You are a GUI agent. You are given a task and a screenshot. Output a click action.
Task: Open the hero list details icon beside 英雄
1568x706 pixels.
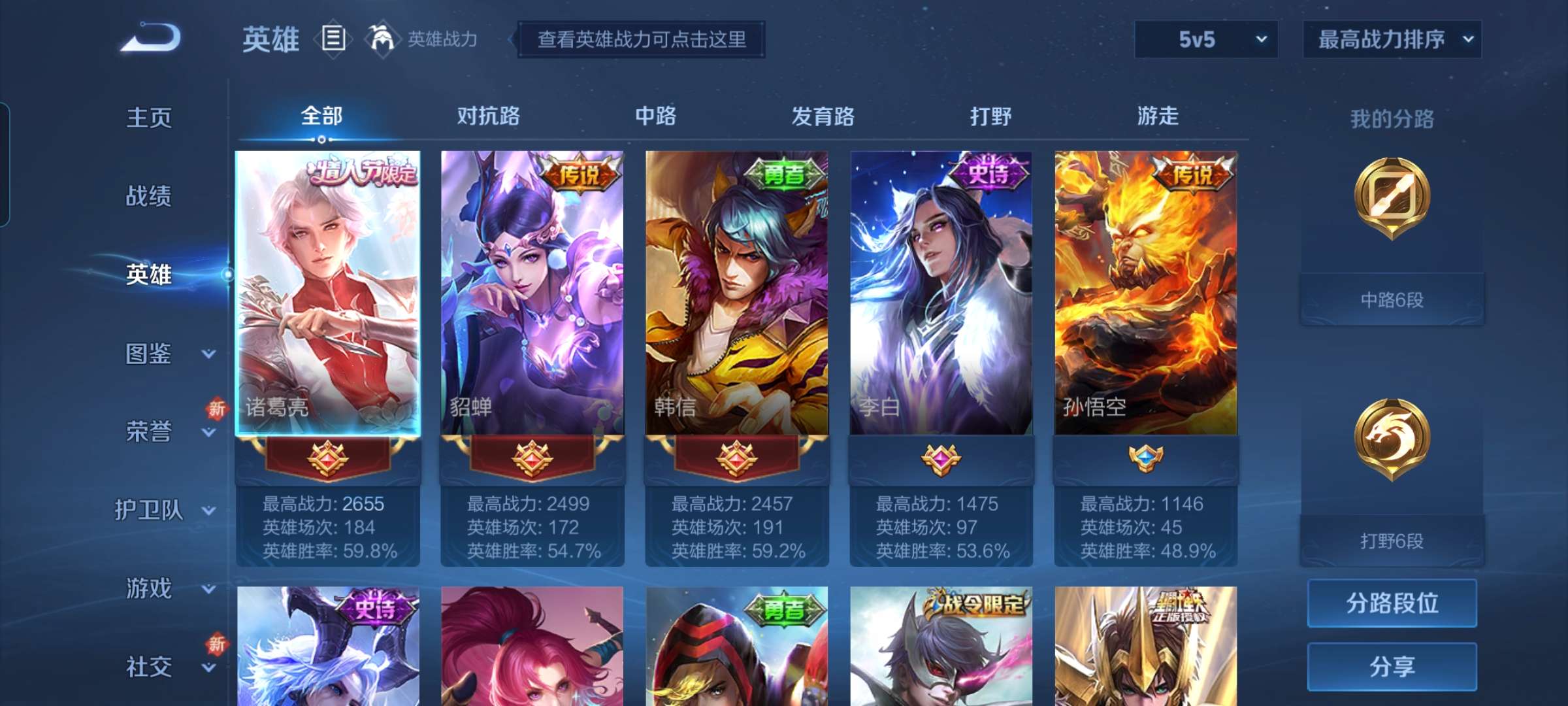[x=333, y=39]
